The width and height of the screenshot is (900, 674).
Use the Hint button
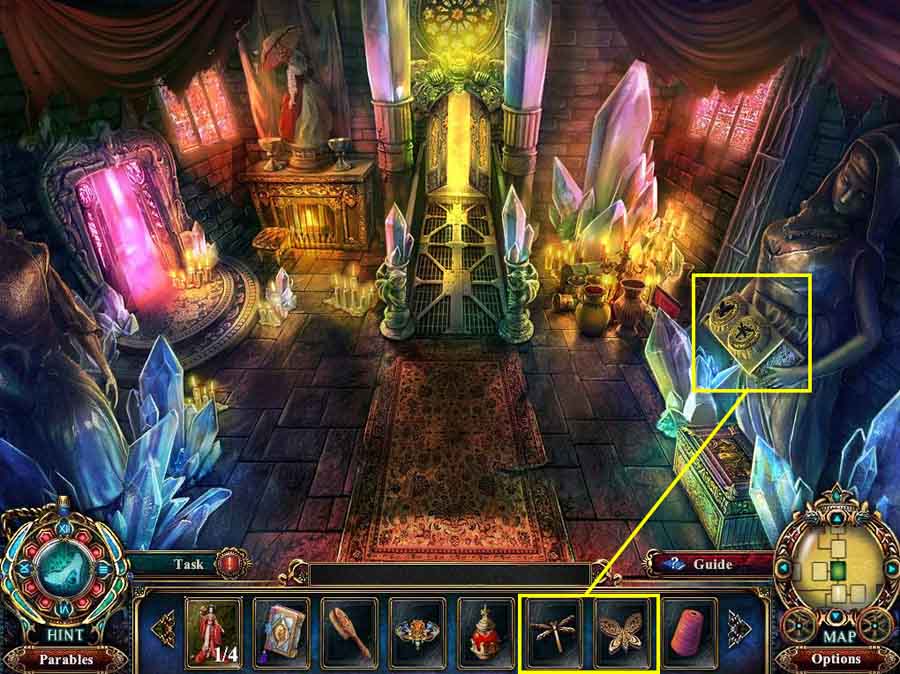point(64,635)
